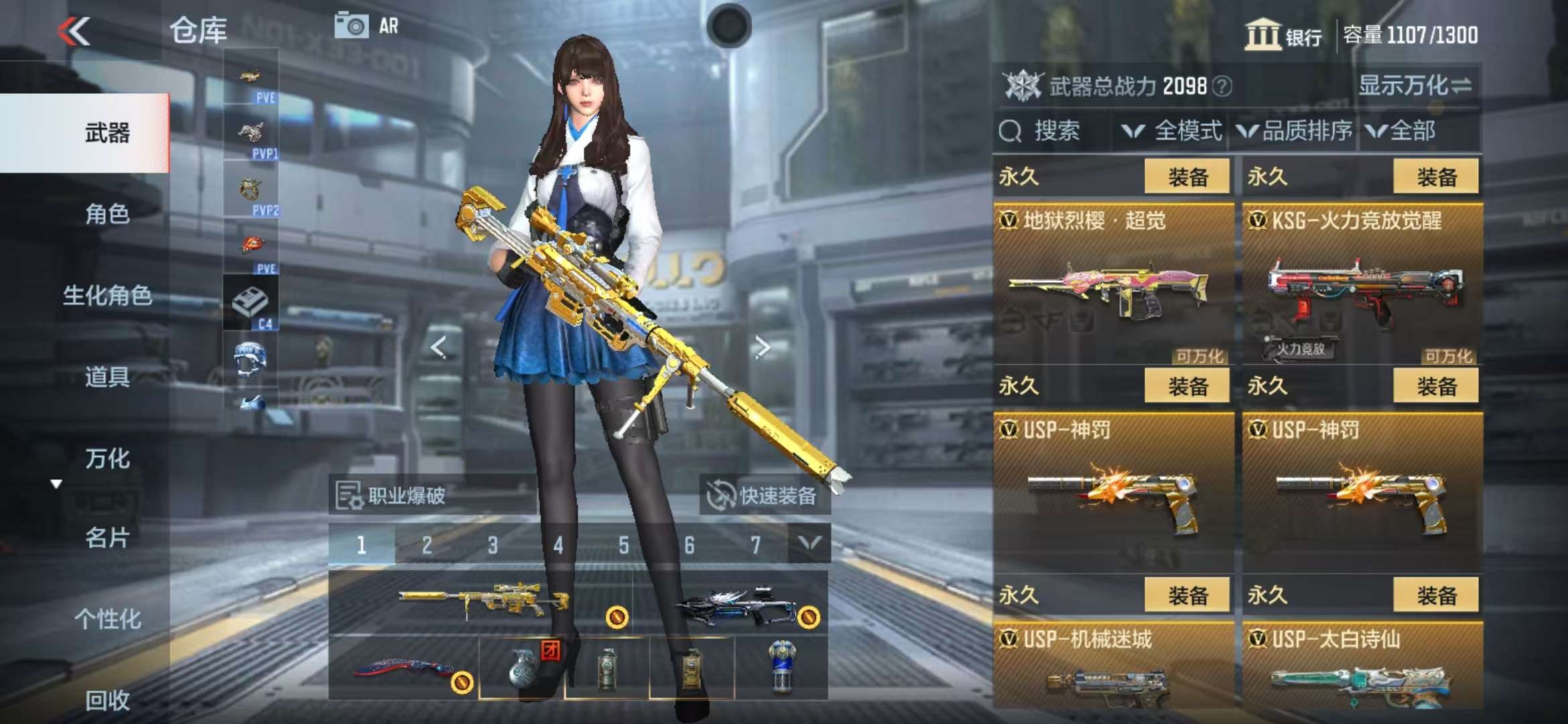Go back with the double-arrow button

pos(74,32)
